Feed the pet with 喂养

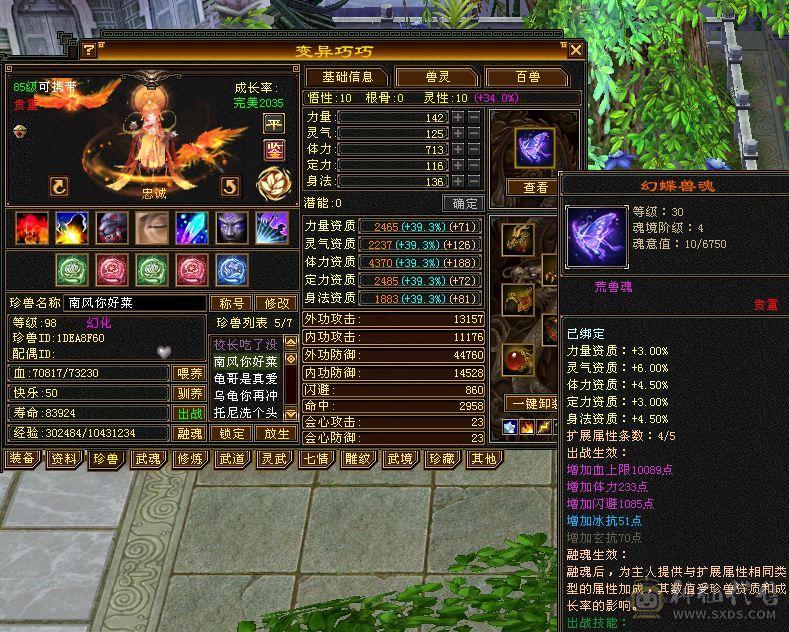[x=190, y=373]
